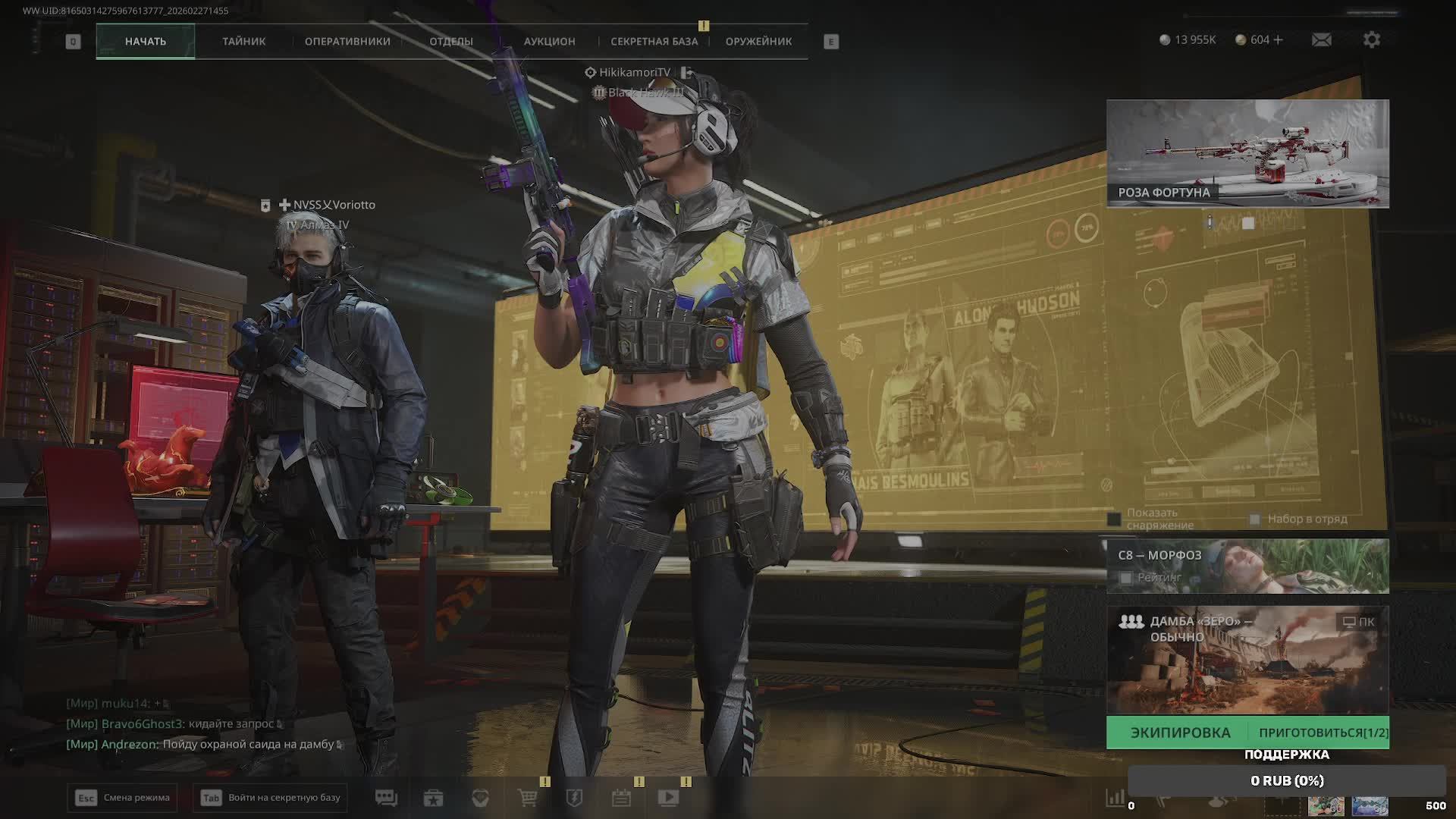This screenshot has height=819, width=1456.
Task: Select the Секретная база tab
Action: click(x=654, y=42)
